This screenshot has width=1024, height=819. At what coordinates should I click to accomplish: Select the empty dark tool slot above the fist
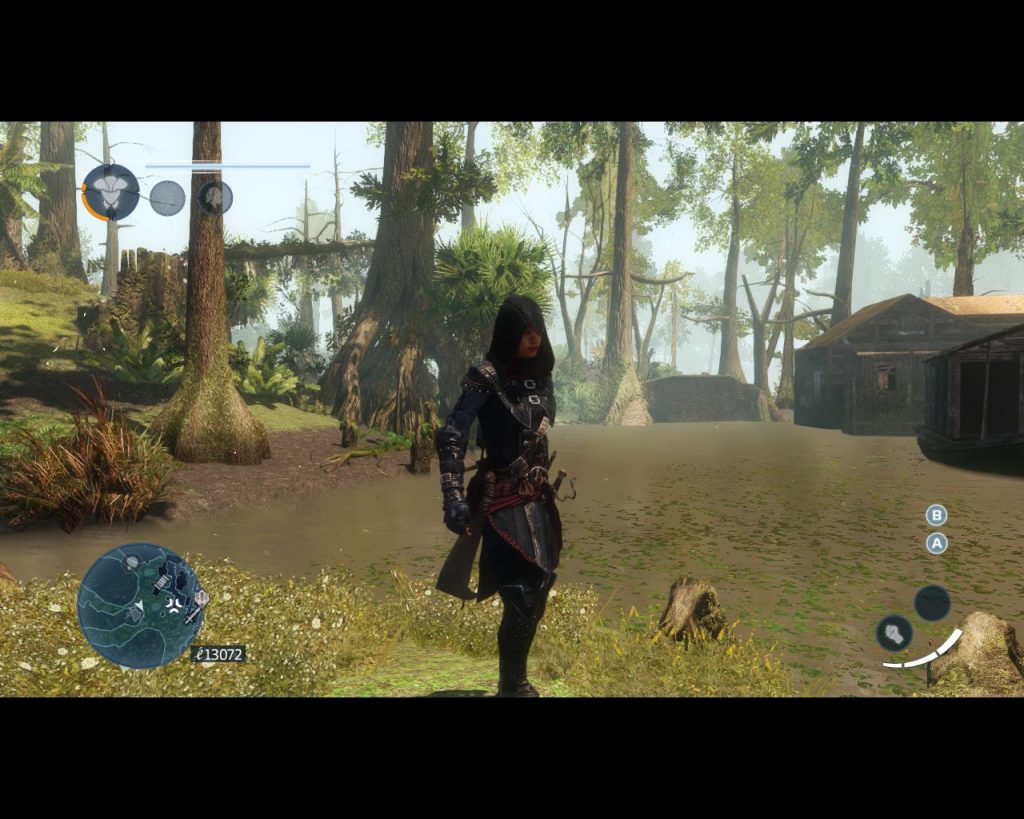click(932, 602)
